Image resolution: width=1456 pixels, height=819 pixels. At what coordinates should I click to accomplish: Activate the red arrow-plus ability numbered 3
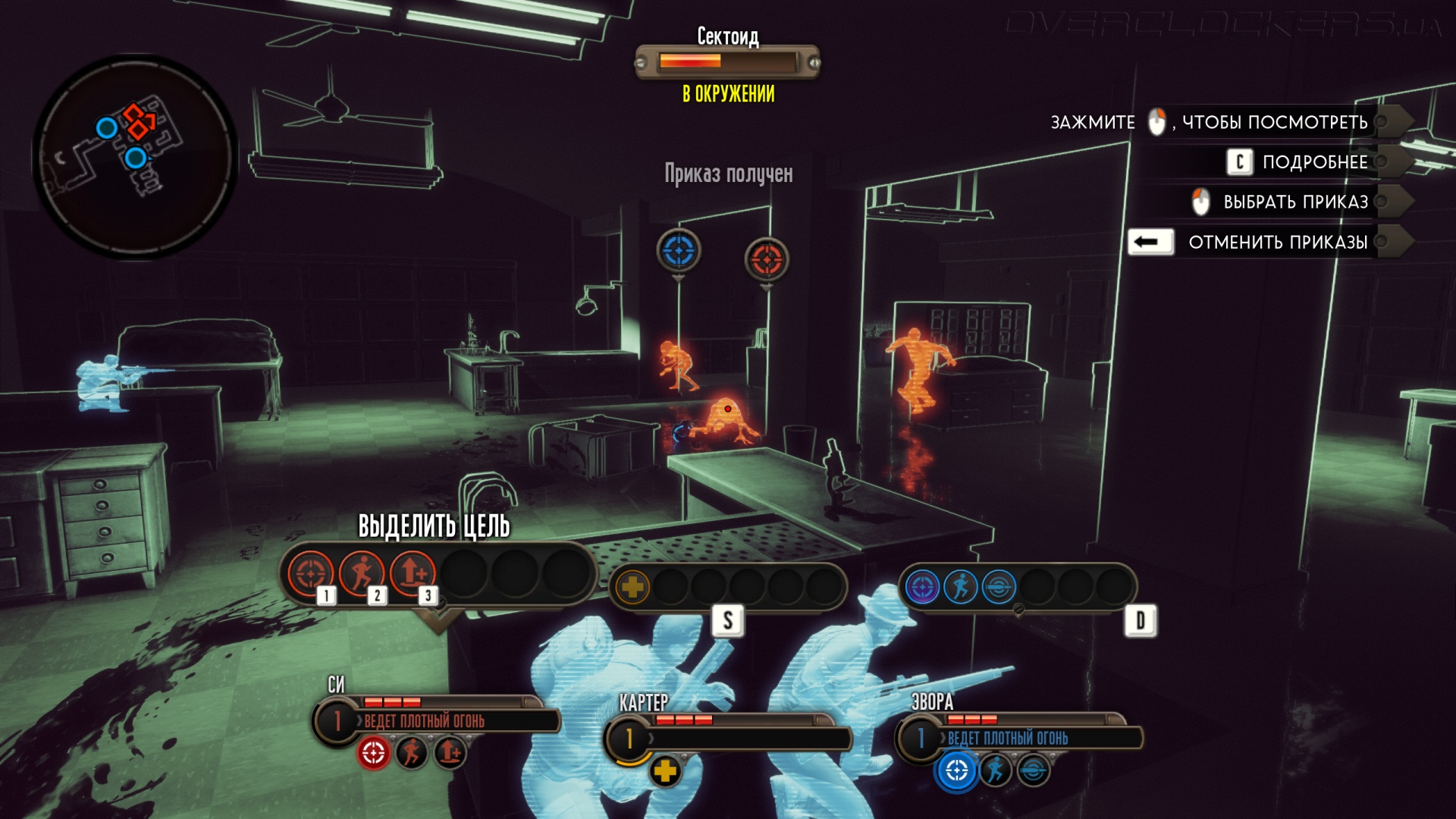(x=413, y=573)
